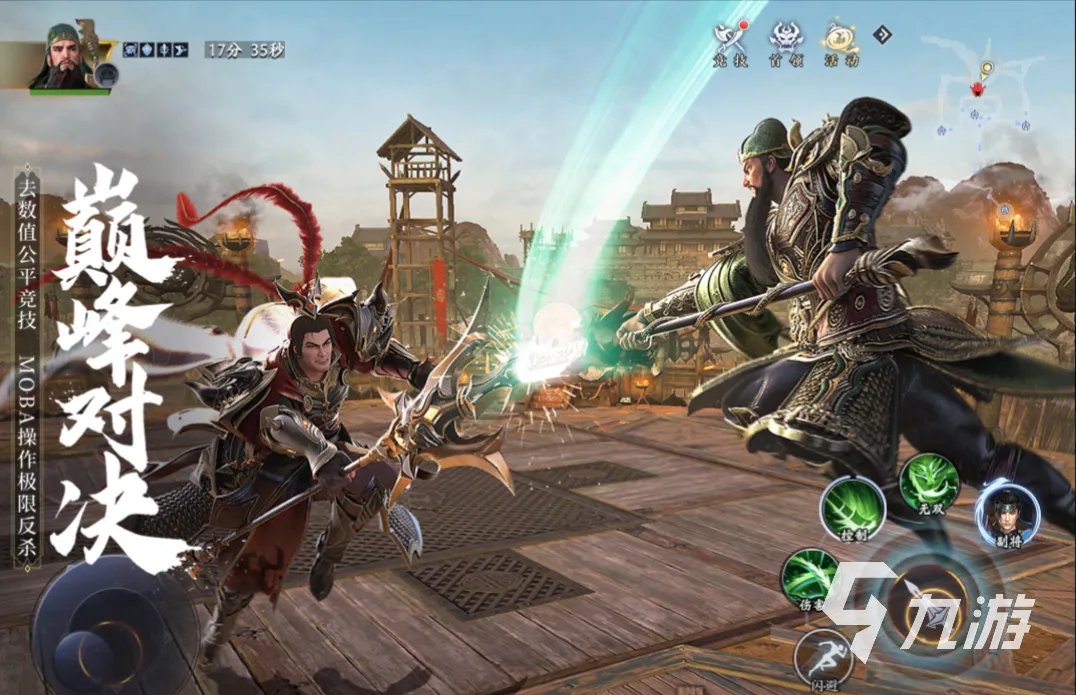
Task: Collapse the top menu with the arrow button
Action: click(x=883, y=35)
